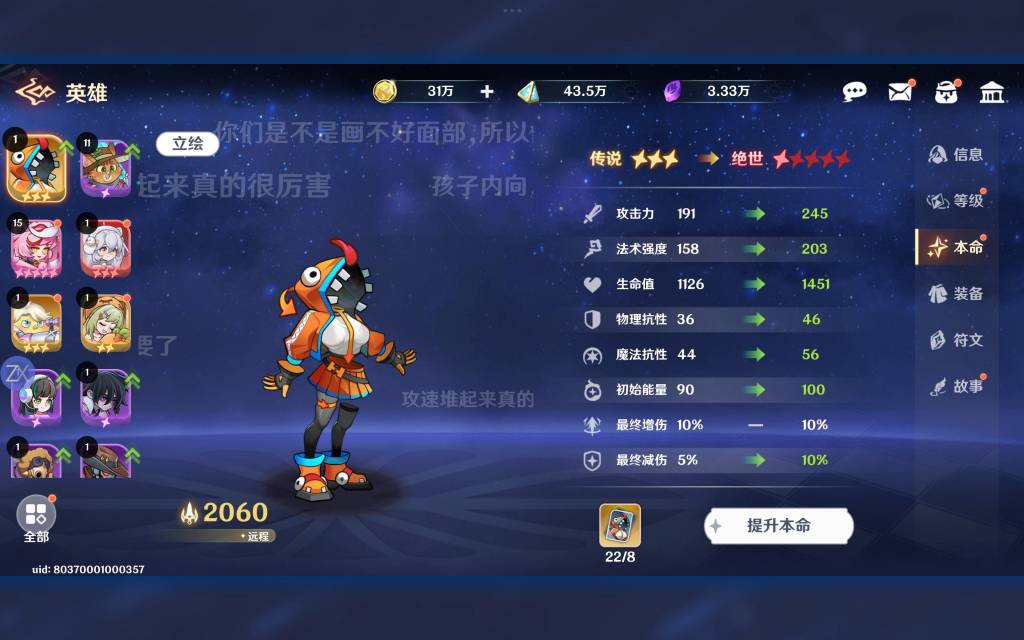1024x640 pixels.
Task: Open the bag icon in the top bar
Action: [x=946, y=92]
